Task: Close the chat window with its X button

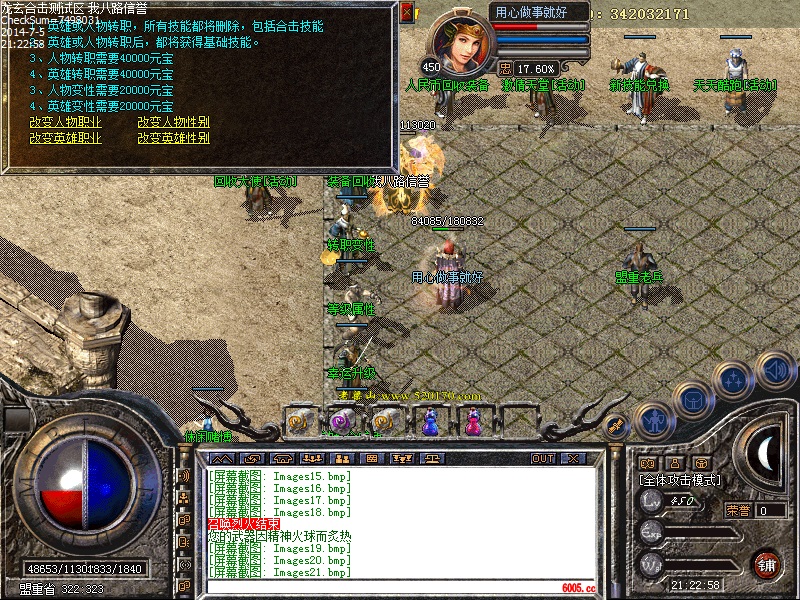Action: 573,458
